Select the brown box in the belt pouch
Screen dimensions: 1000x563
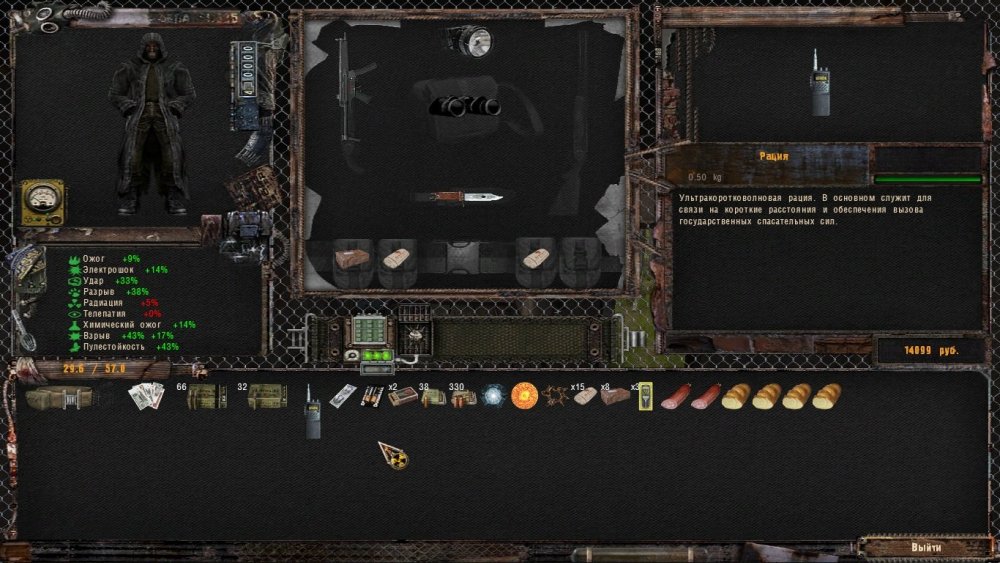click(350, 259)
